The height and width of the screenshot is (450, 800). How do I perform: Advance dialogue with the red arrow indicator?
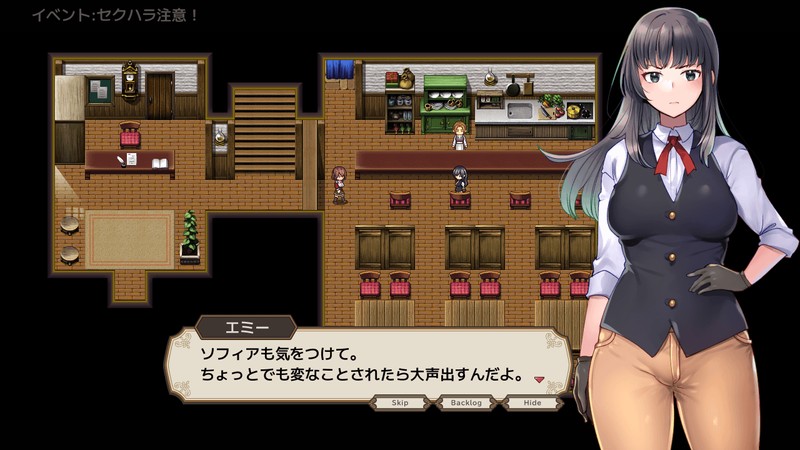(x=538, y=380)
